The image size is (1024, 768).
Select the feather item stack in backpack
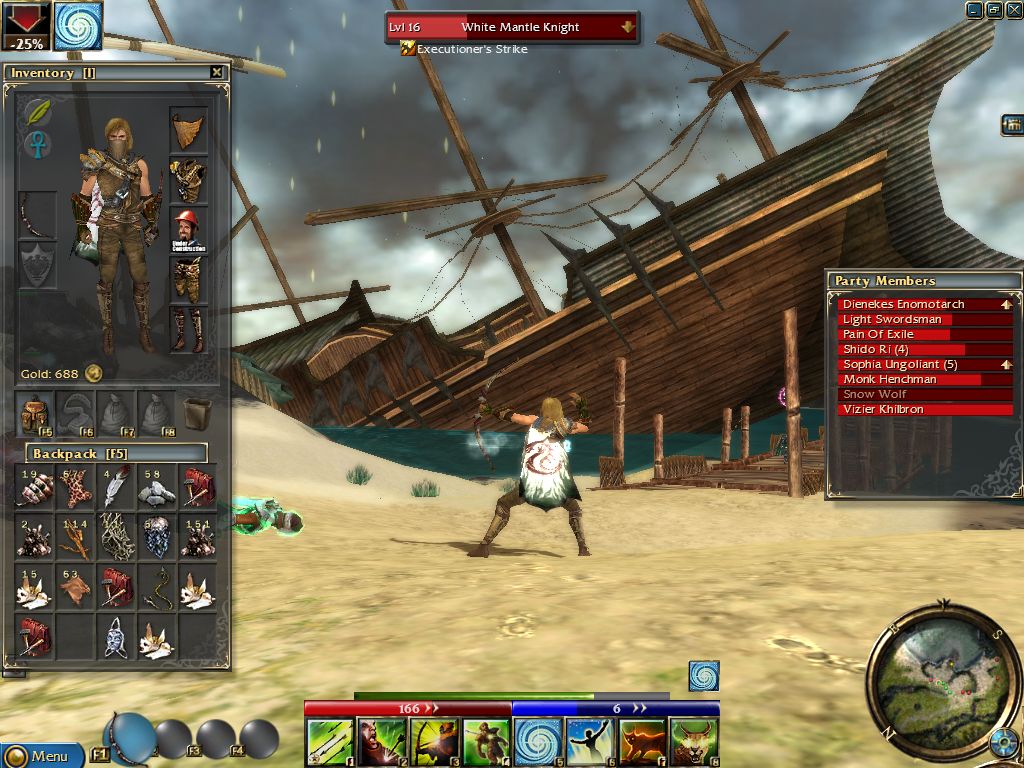click(116, 486)
